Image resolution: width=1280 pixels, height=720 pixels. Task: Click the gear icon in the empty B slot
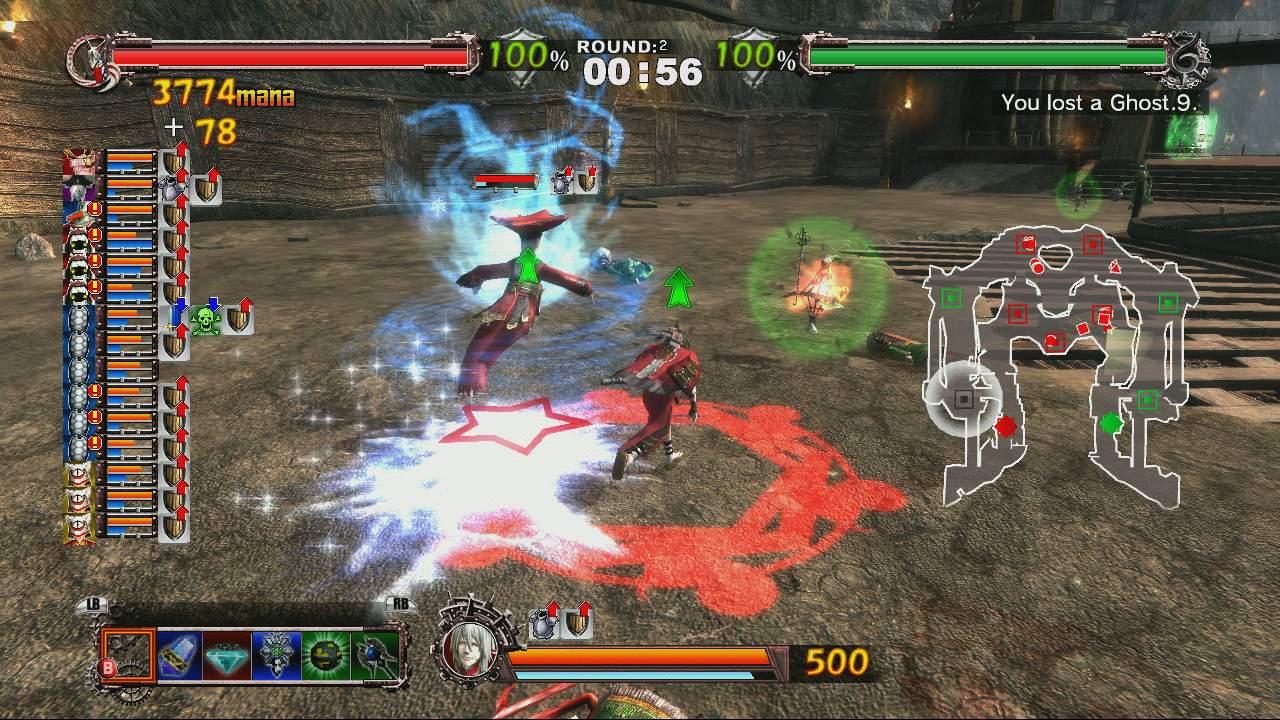[x=129, y=655]
